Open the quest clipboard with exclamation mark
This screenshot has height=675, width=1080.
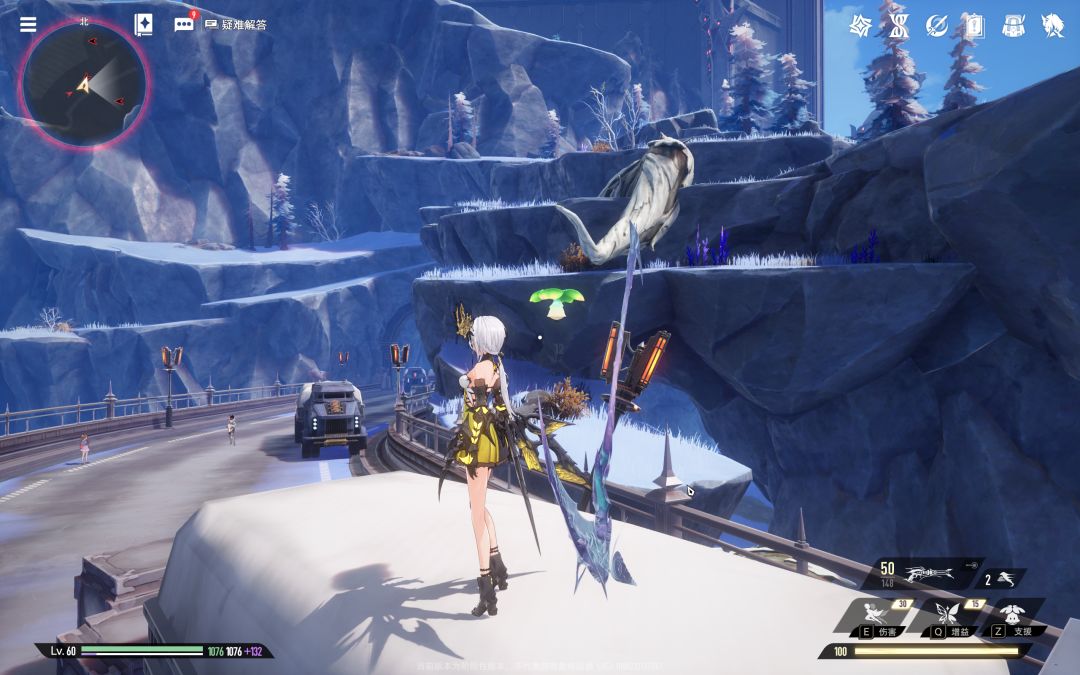click(x=975, y=25)
